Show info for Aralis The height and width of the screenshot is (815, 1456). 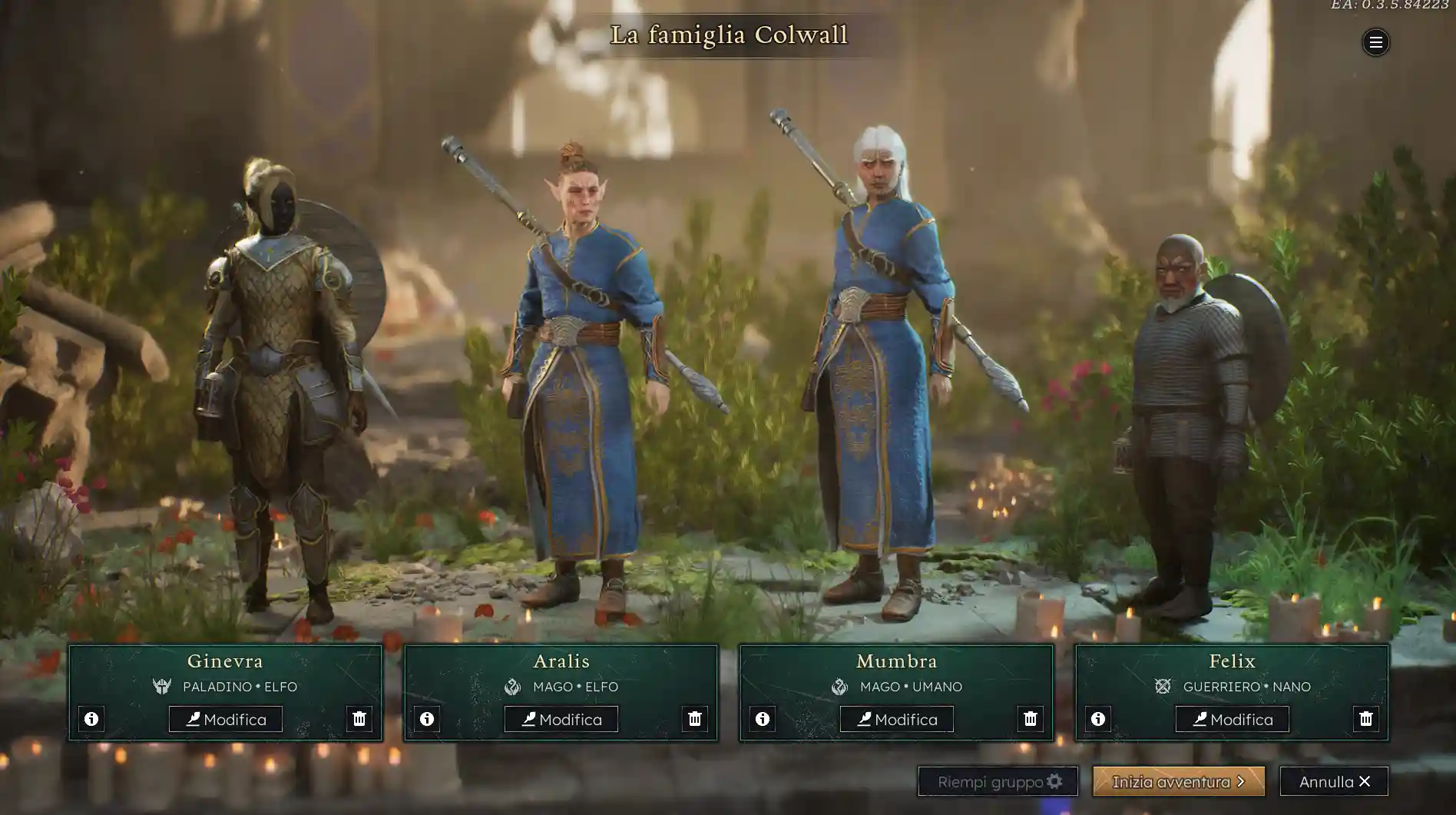click(x=427, y=719)
